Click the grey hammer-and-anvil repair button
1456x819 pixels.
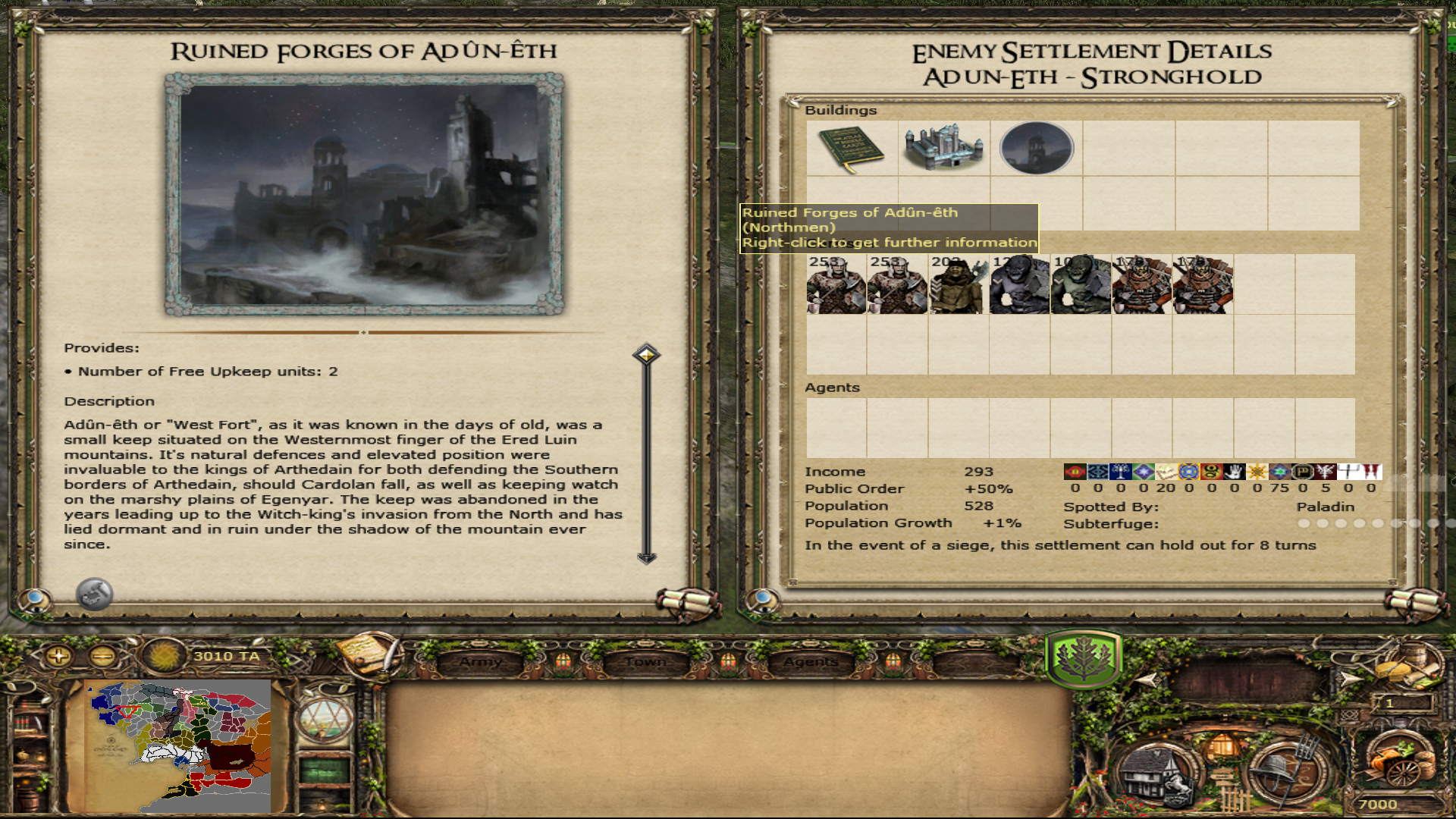(x=95, y=594)
